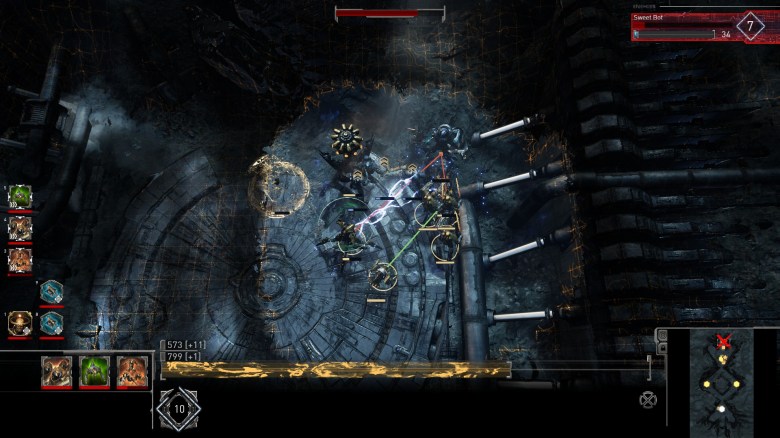Open the minimap

click(x=722, y=385)
